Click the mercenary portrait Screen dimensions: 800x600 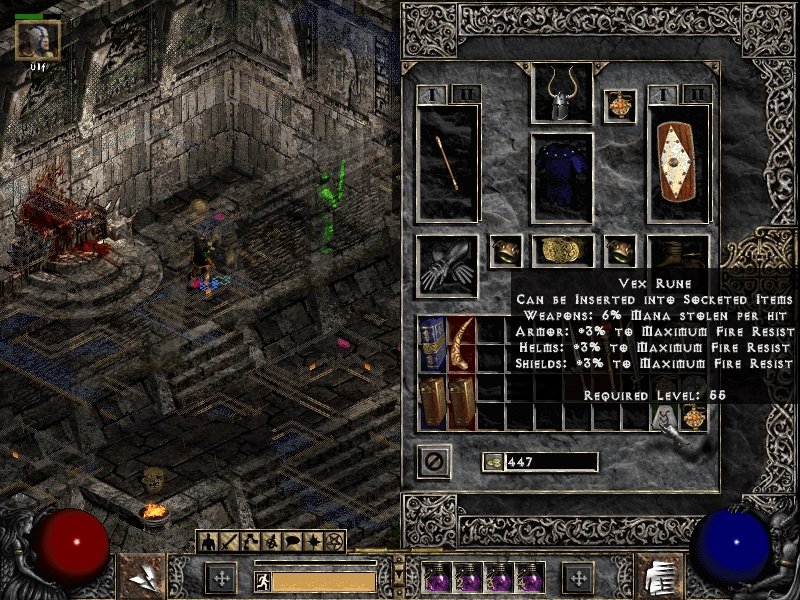(38, 40)
